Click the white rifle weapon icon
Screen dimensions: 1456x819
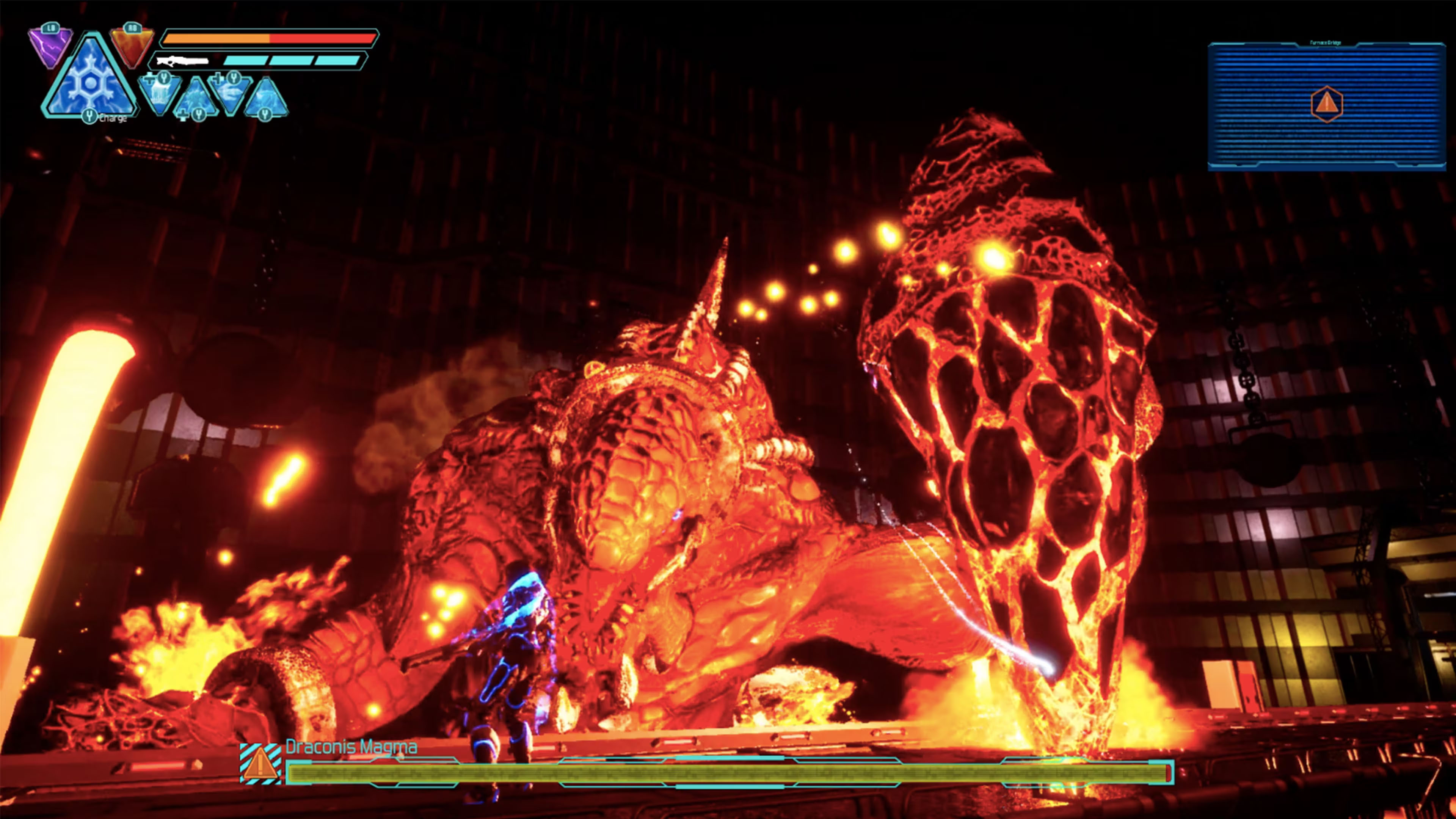click(x=182, y=61)
